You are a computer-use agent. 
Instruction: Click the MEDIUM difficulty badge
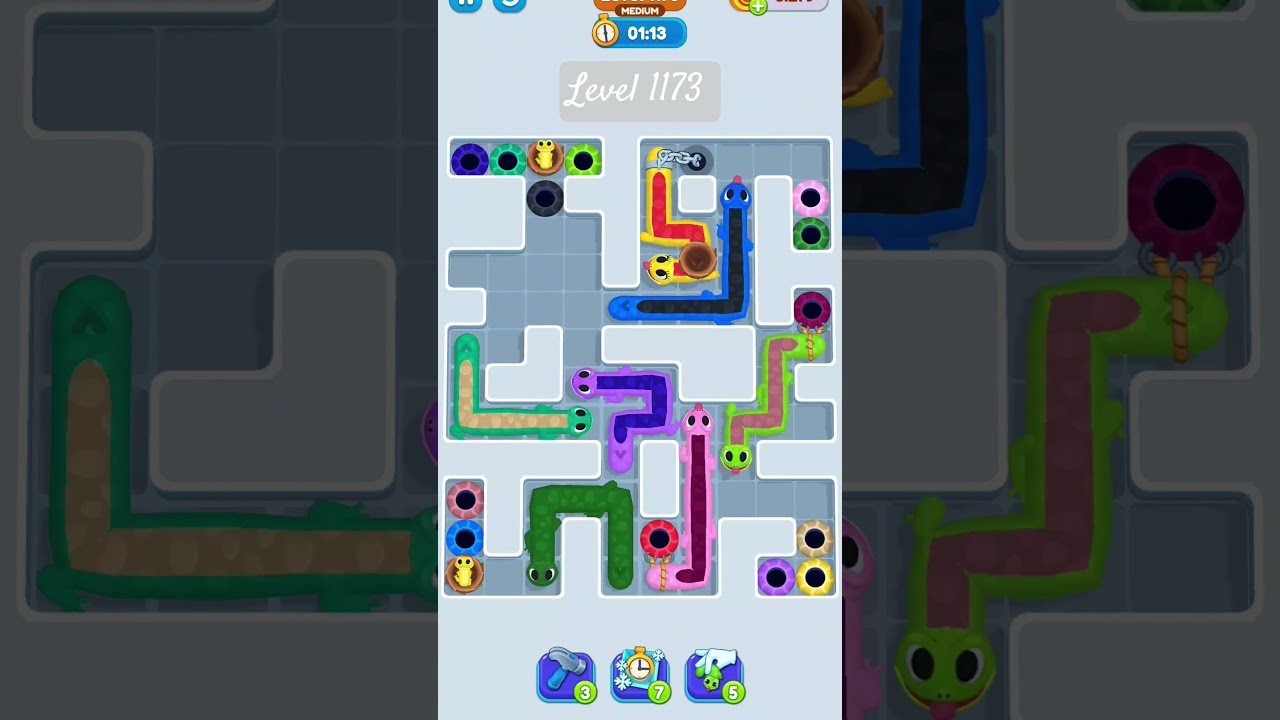click(x=638, y=11)
